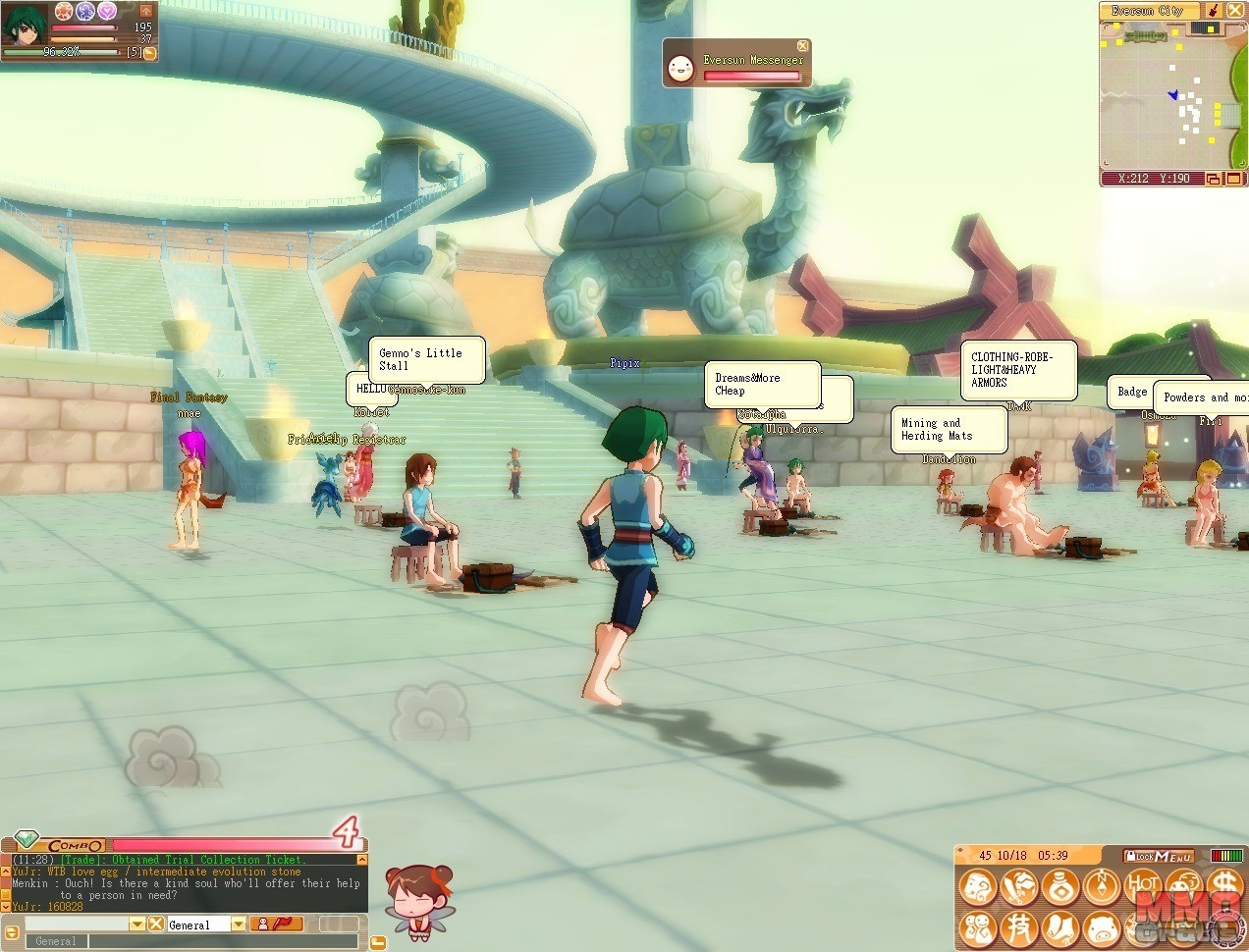
Task: Toggle the Lock Menu button
Action: pyautogui.click(x=1159, y=857)
